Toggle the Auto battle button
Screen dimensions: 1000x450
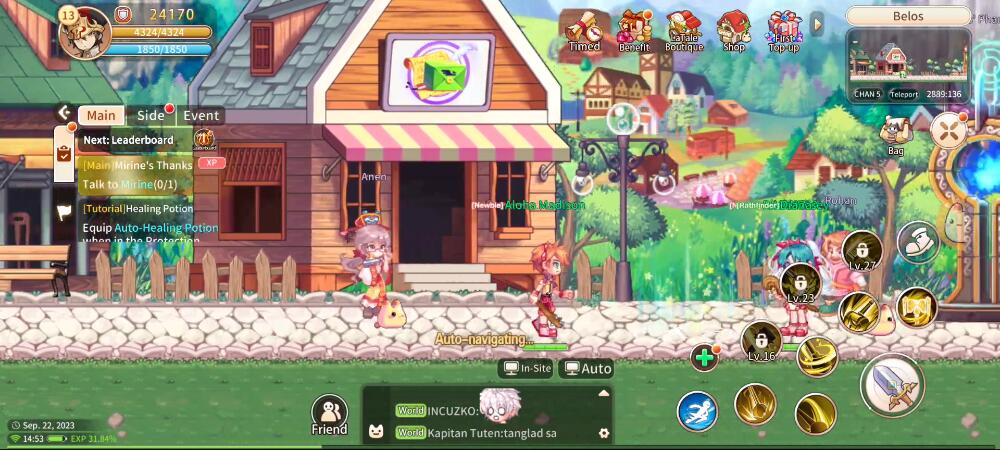click(587, 368)
